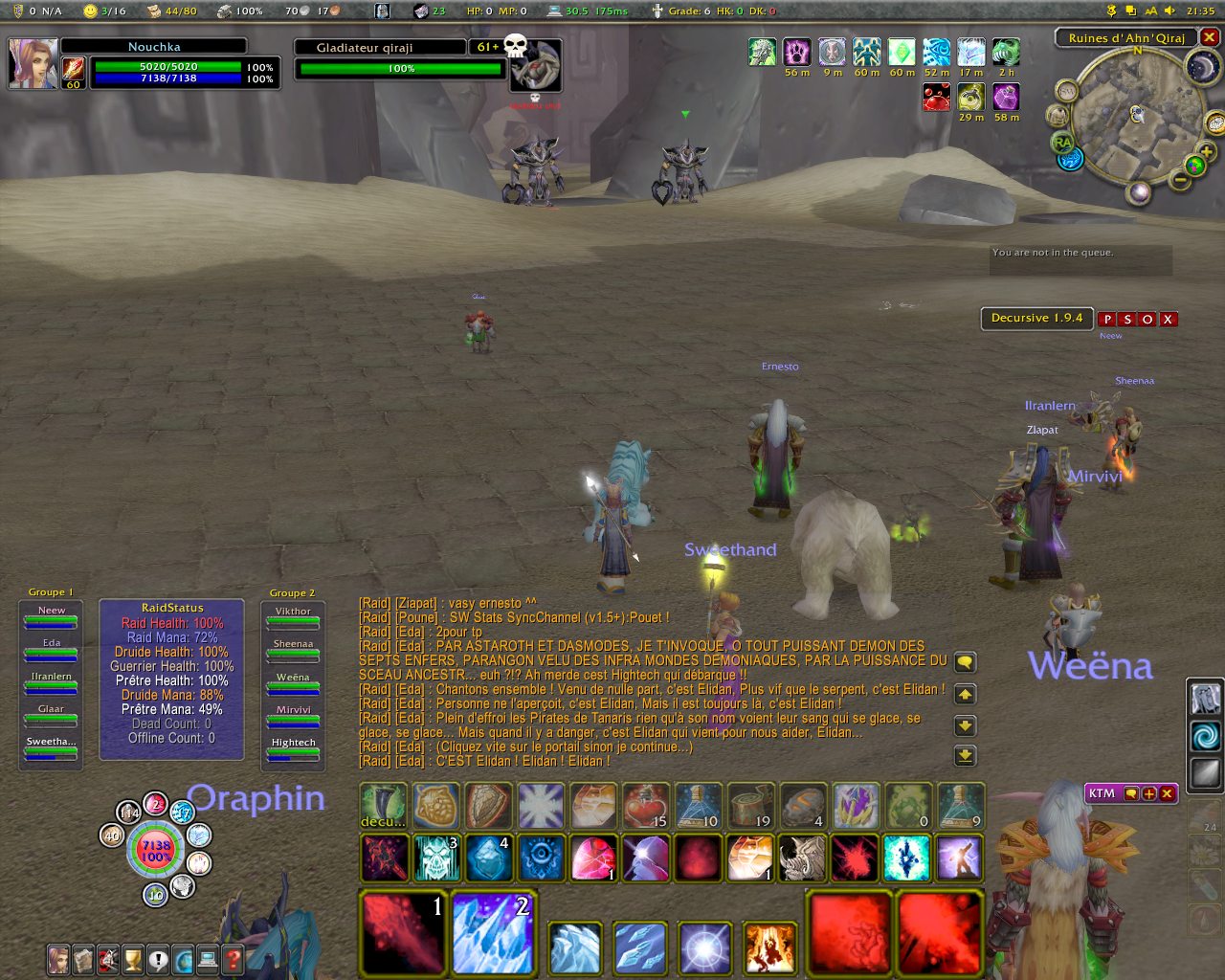Select raid member Vikthor in Groupe 2
The width and height of the screenshot is (1225, 980).
coord(293,617)
